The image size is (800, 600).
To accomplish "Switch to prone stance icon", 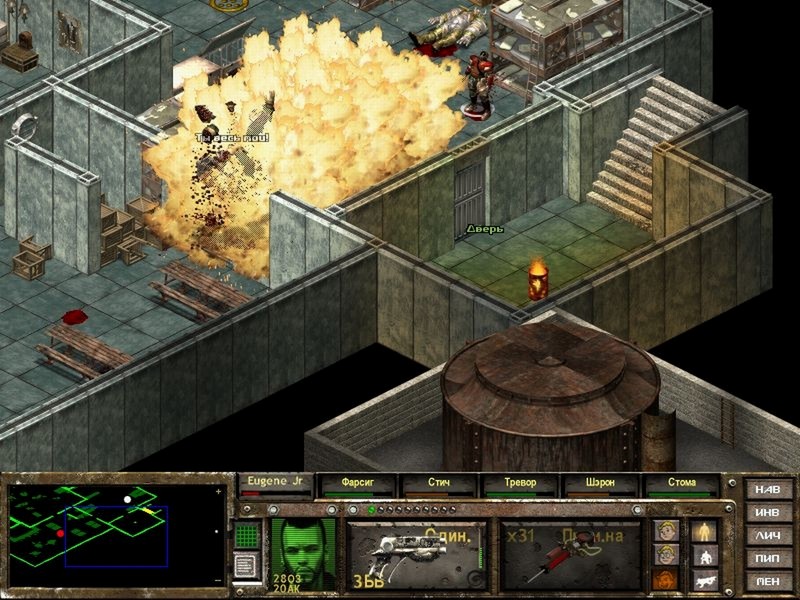I will 702,579.
